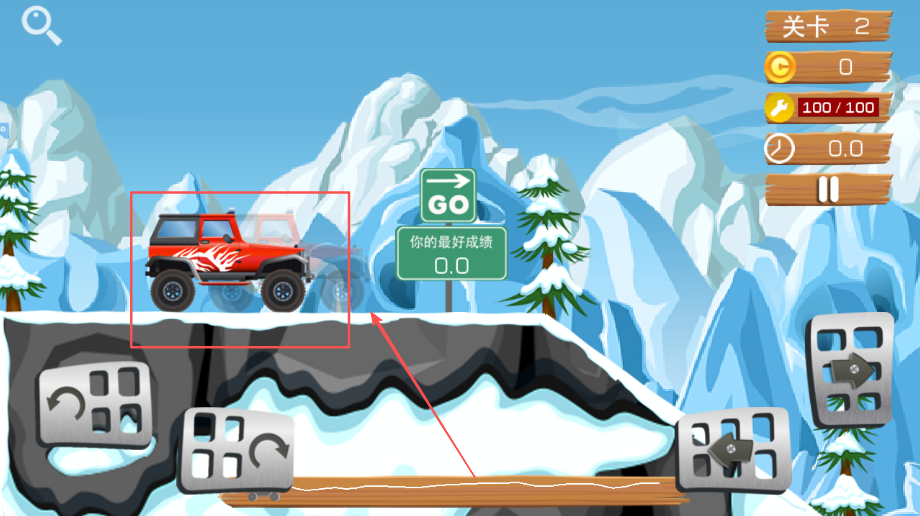This screenshot has width=920, height=516.
Task: Tilt the jeep clockwise with rotate button
Action: [237, 451]
